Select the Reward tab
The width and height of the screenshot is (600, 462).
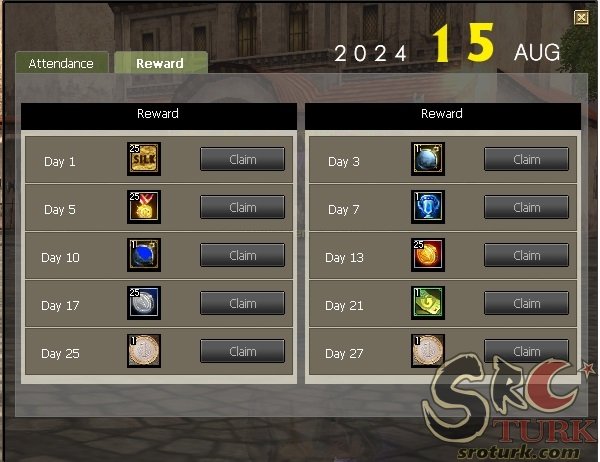160,63
